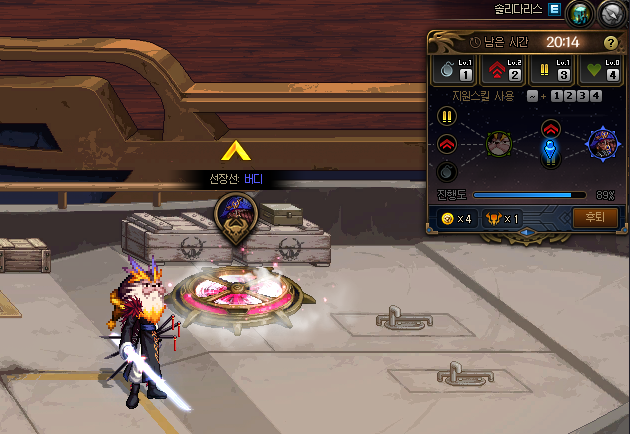The width and height of the screenshot is (630, 434).
Task: Open the question mark help button
Action: (x=611, y=43)
